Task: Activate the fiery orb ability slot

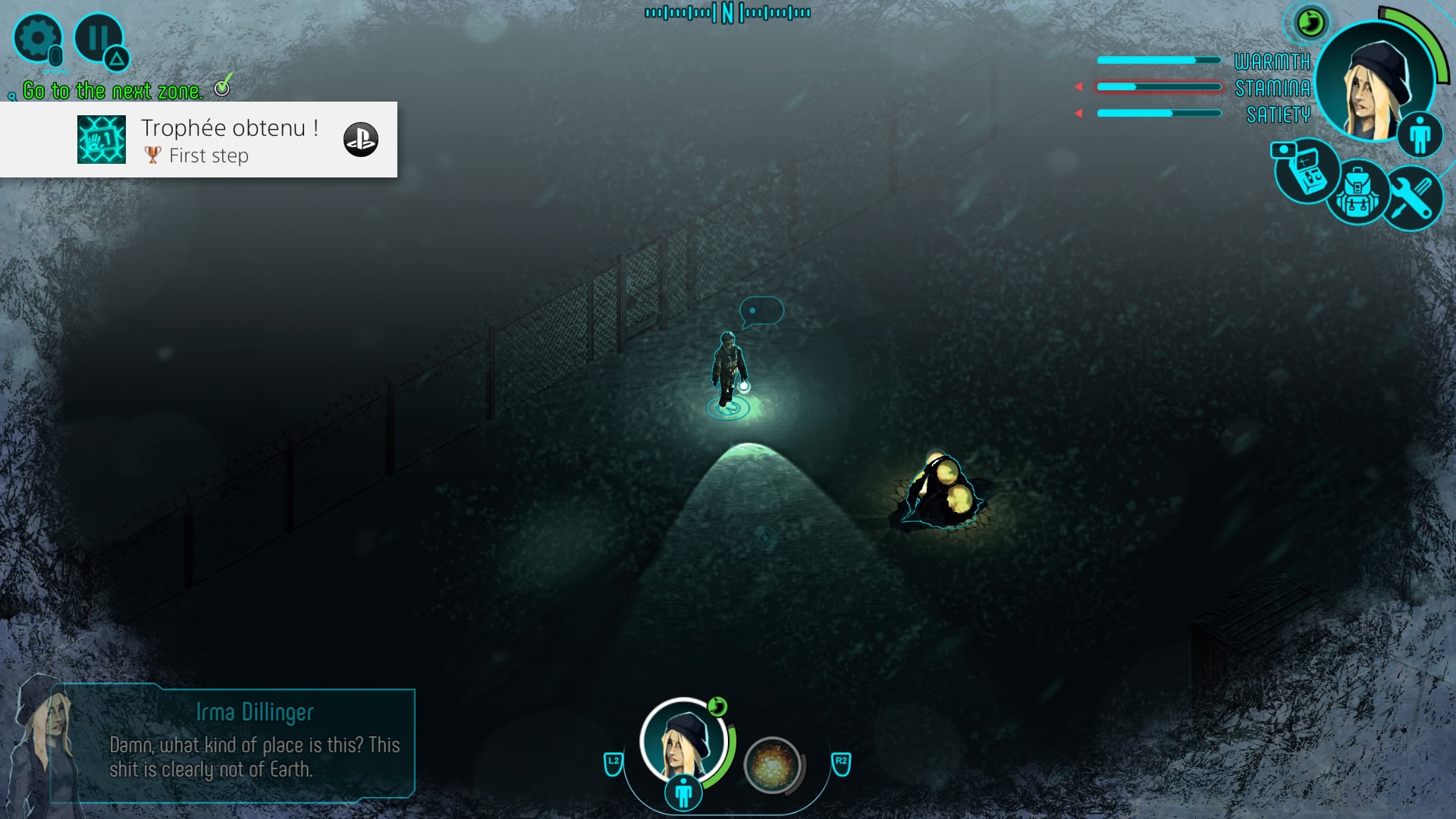Action: pyautogui.click(x=772, y=764)
